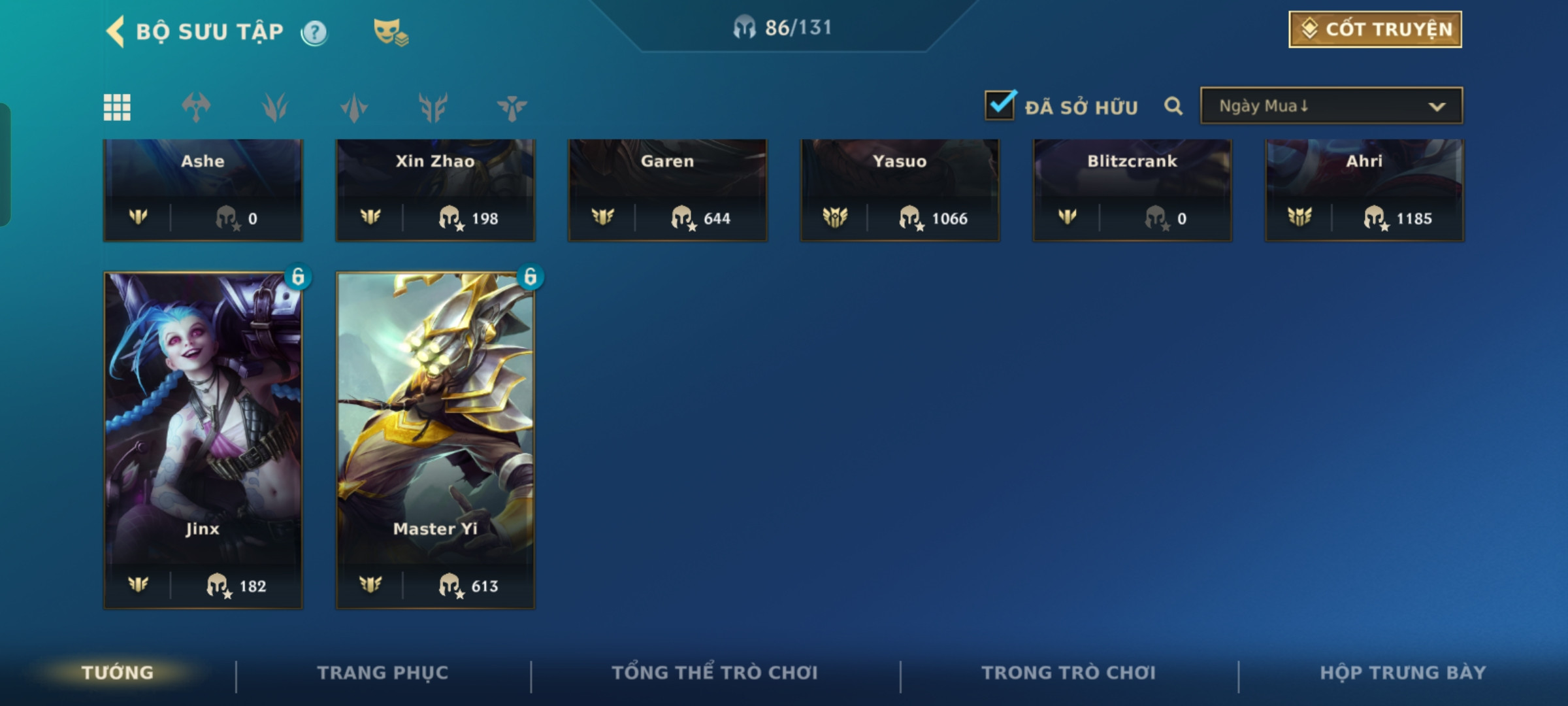The height and width of the screenshot is (706, 1568).
Task: Show the Hộp Trưng Bày tab
Action: coord(1403,673)
